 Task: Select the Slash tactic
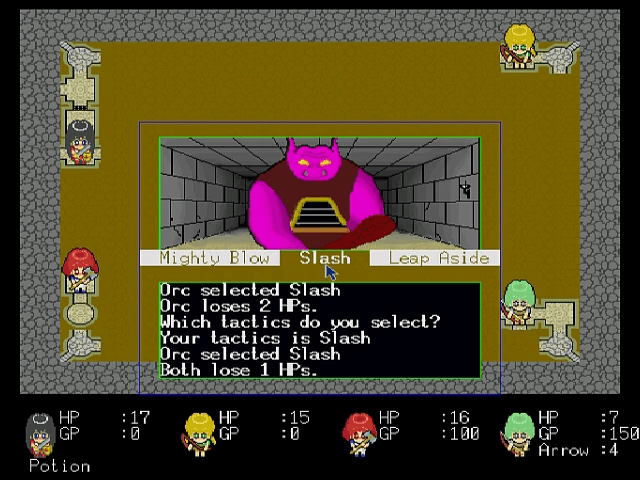coord(324,258)
